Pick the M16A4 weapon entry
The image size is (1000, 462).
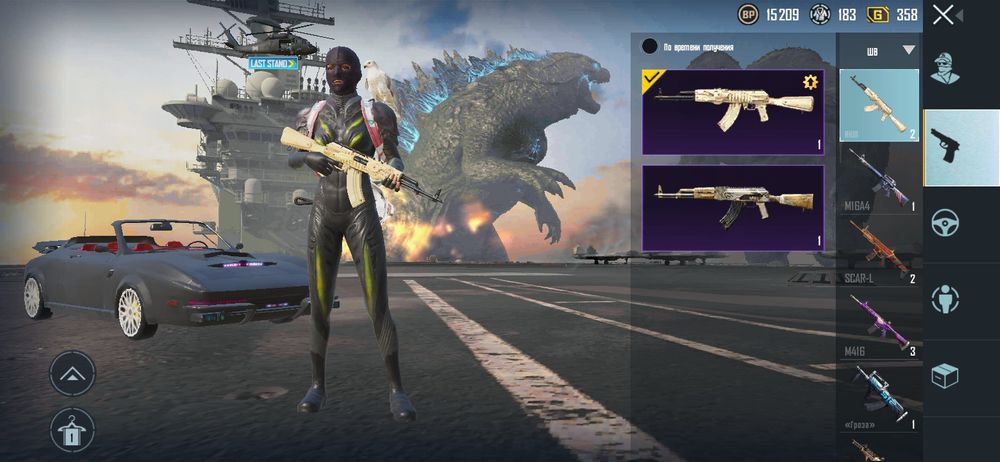click(879, 178)
